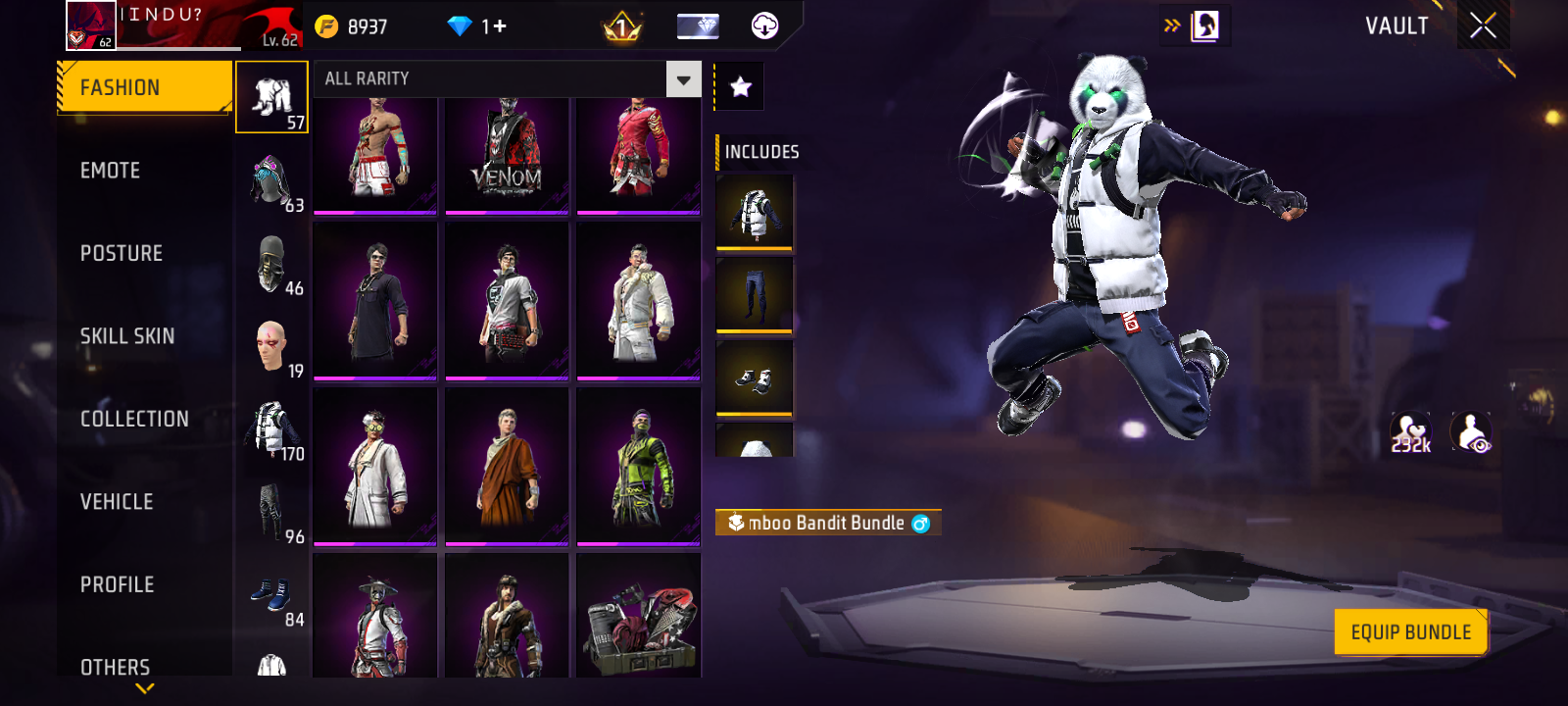
Task: Select the Venom bundle thumbnail
Action: click(507, 155)
